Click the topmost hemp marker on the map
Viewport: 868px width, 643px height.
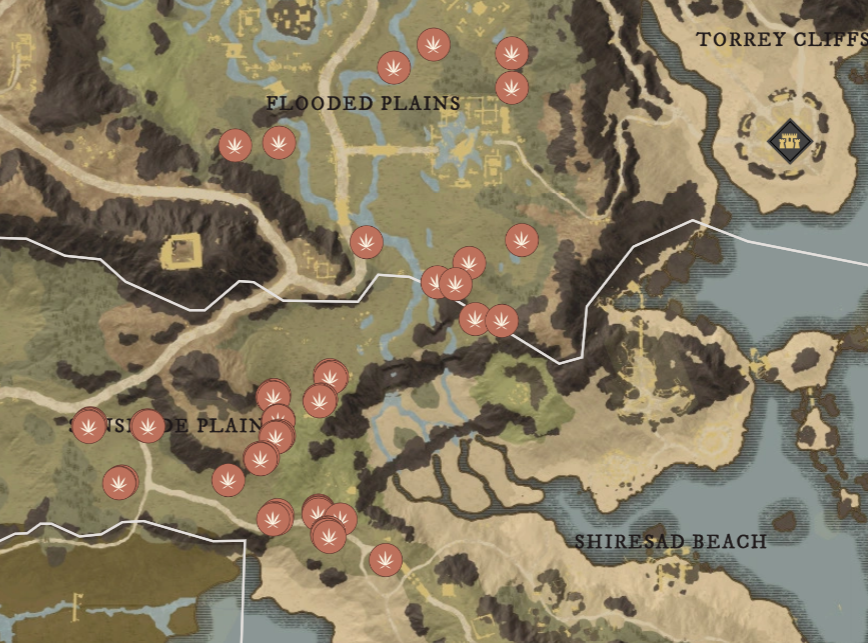click(433, 45)
